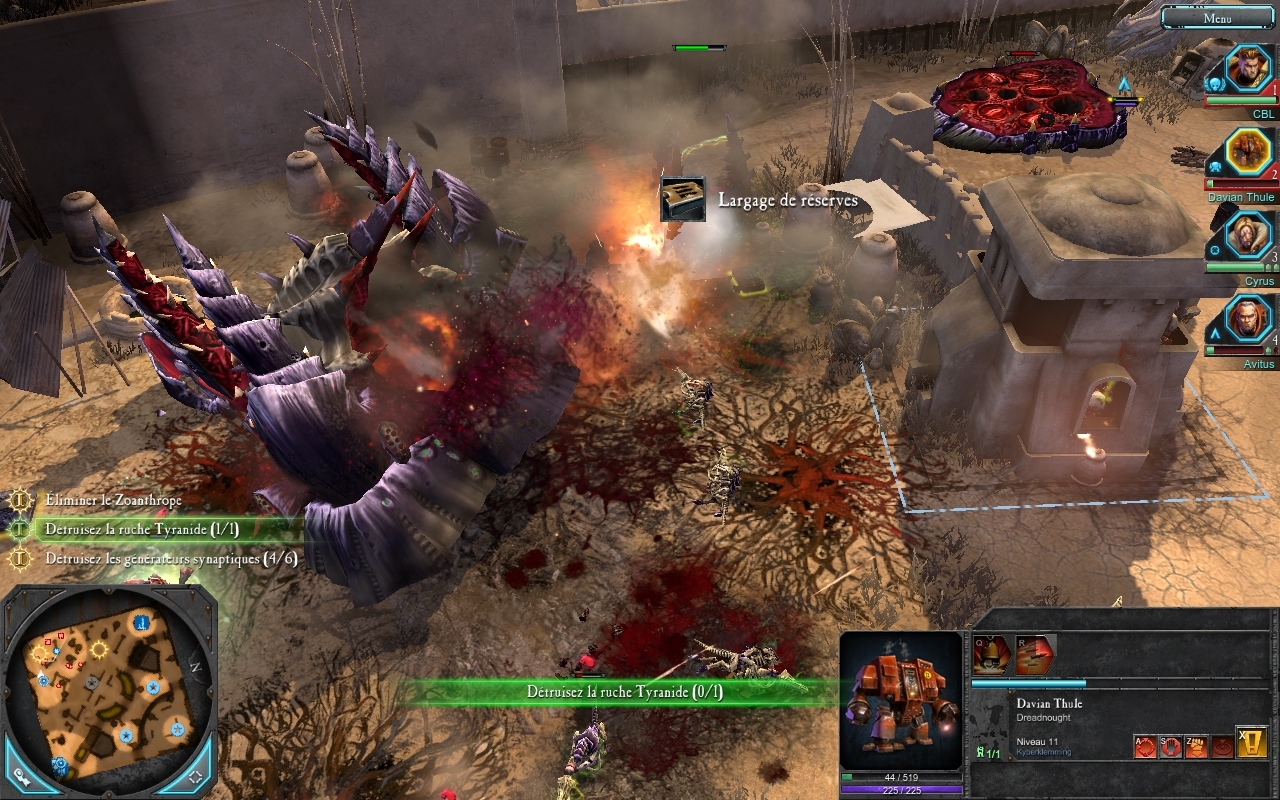Image resolution: width=1280 pixels, height=800 pixels.
Task: Click the yellow X exclamation button
Action: tap(1252, 742)
